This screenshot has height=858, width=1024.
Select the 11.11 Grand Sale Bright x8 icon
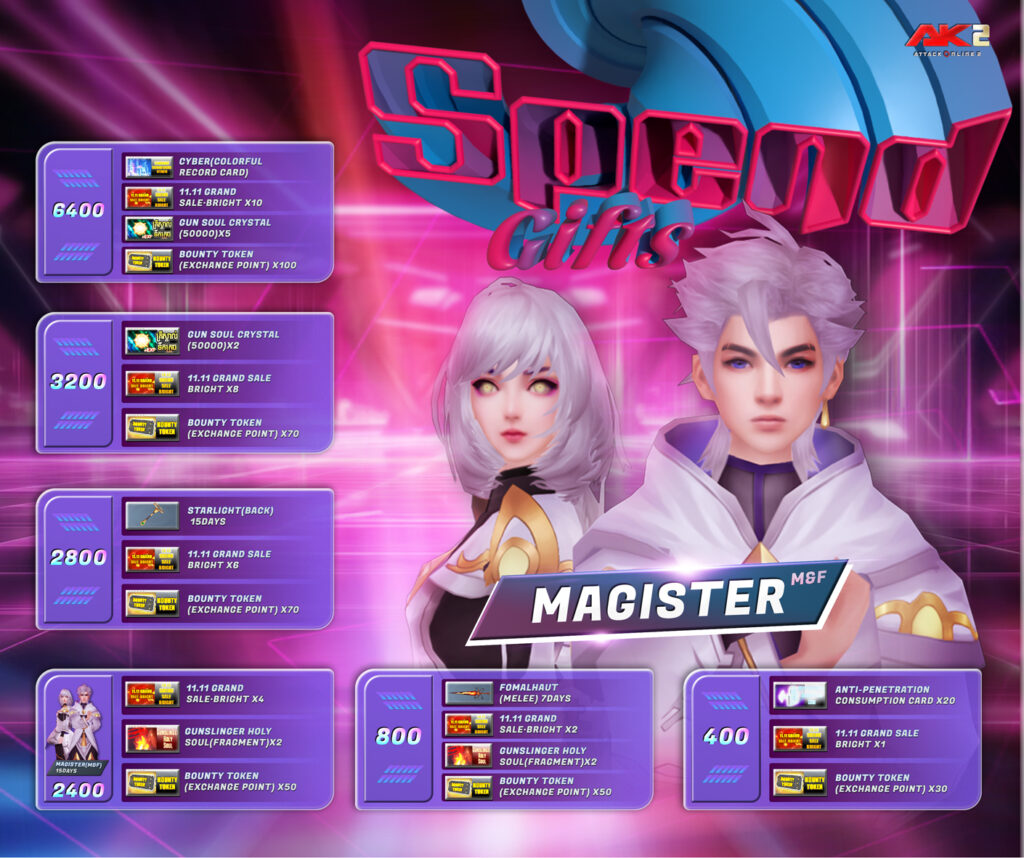tap(152, 384)
